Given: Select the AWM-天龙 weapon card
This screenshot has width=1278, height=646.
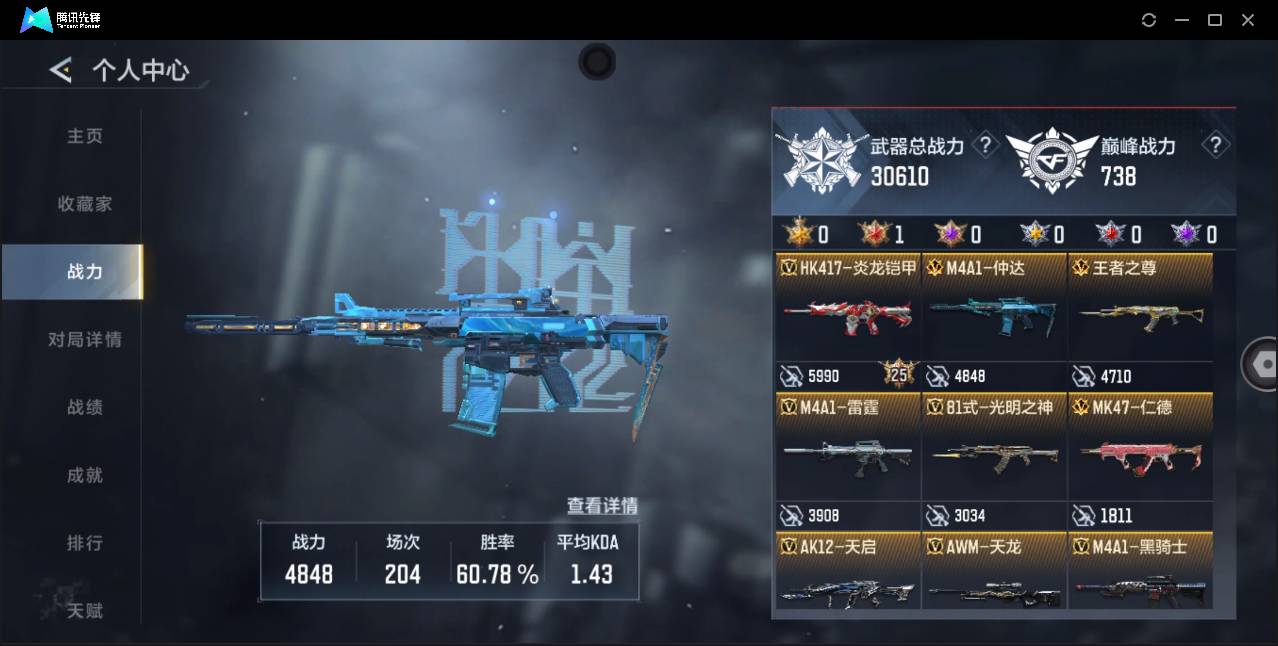Looking at the screenshot, I should [x=994, y=575].
